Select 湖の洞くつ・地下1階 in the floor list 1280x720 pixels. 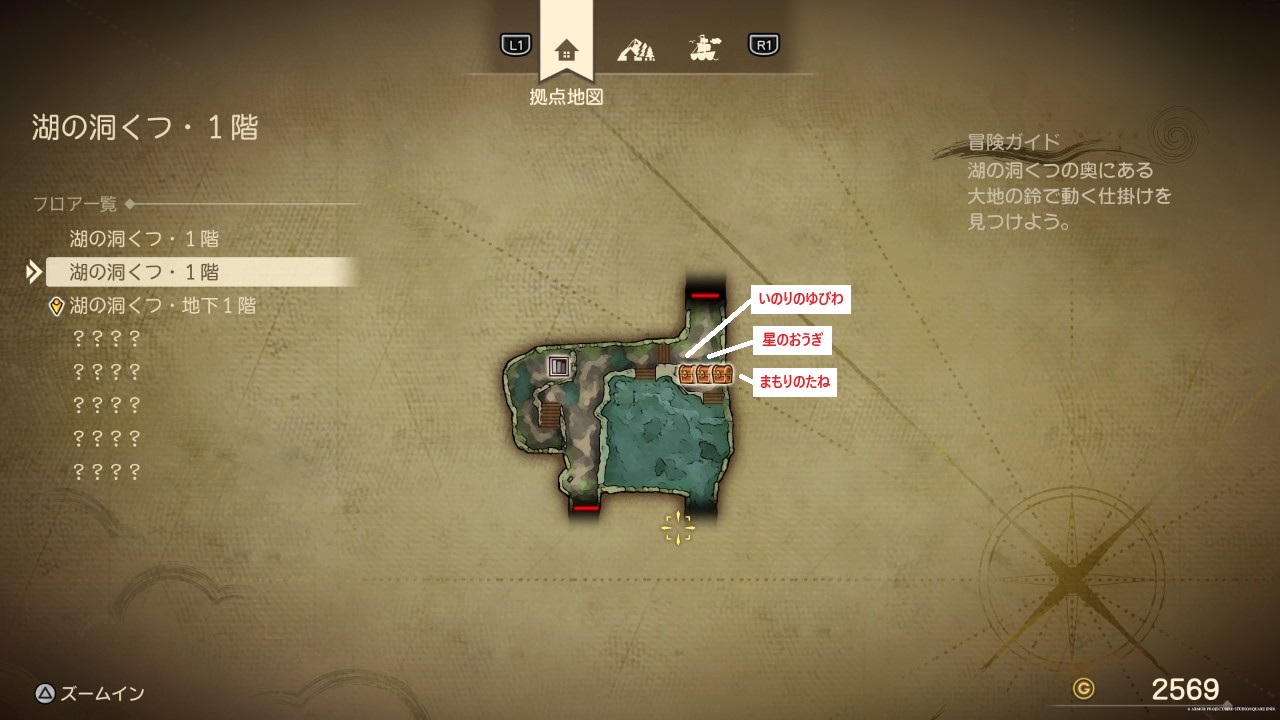click(x=163, y=306)
